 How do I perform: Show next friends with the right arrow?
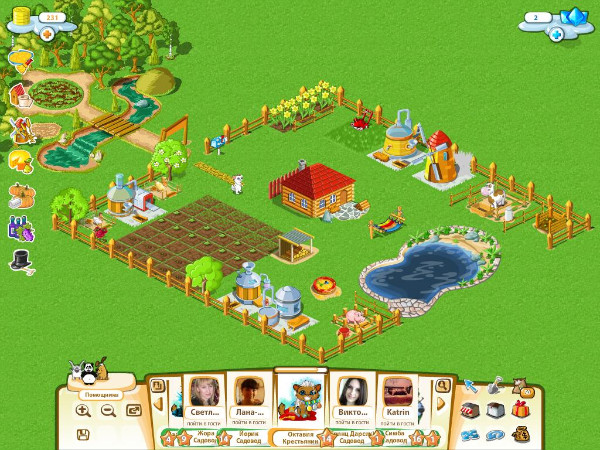pos(438,402)
